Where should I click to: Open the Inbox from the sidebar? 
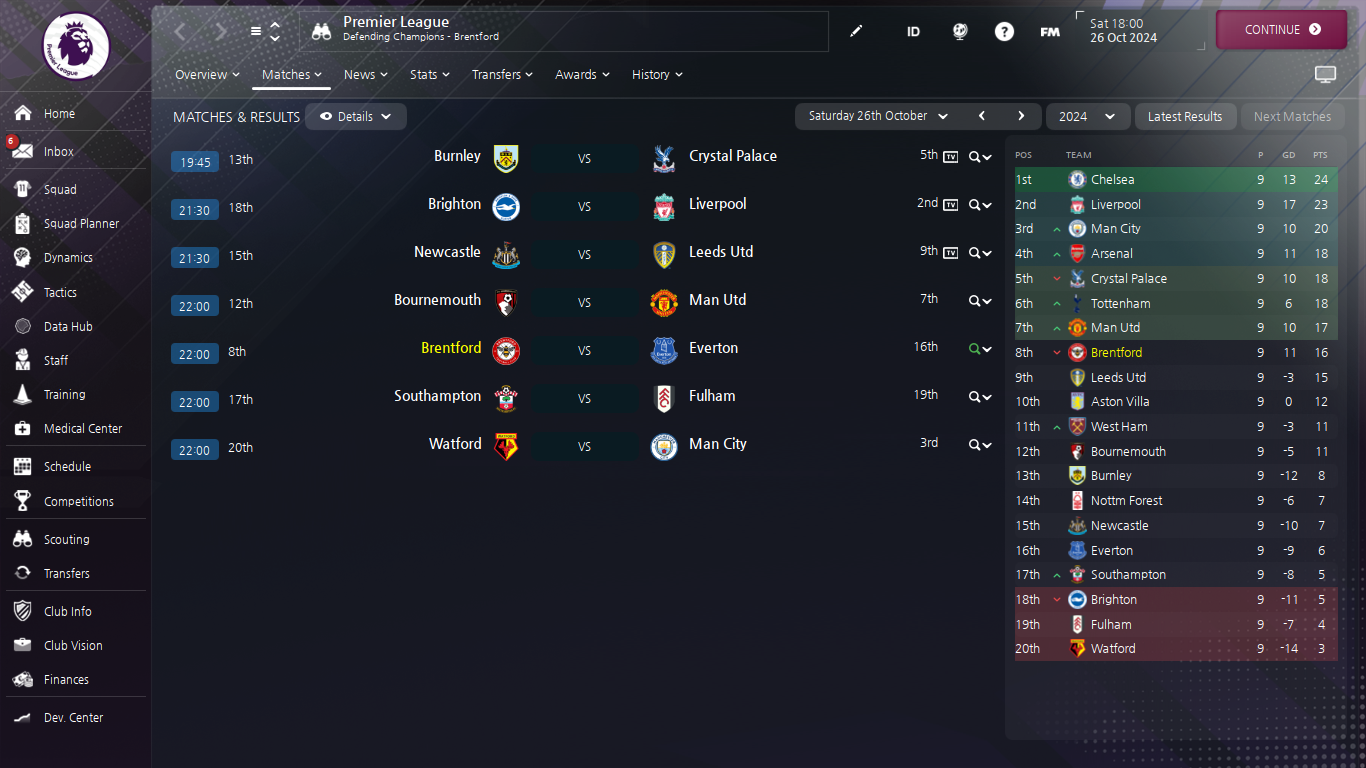[x=59, y=152]
